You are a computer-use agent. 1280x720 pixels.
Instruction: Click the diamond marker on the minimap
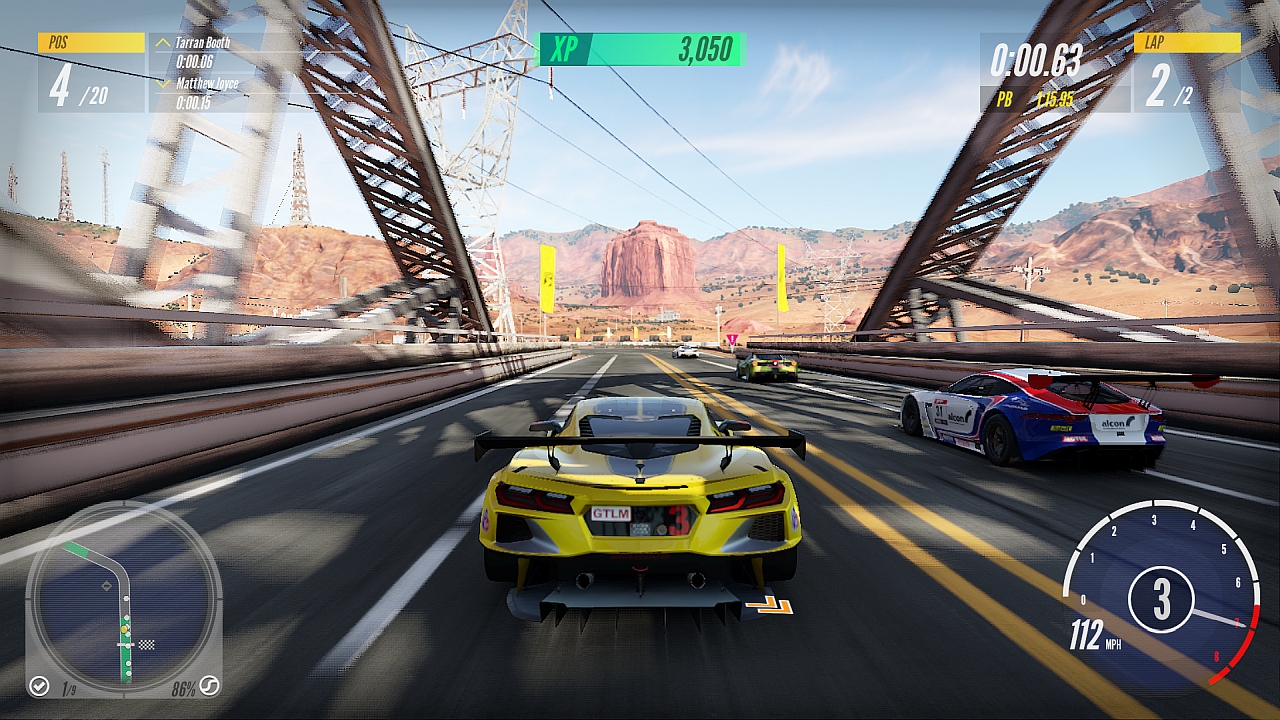pyautogui.click(x=107, y=586)
